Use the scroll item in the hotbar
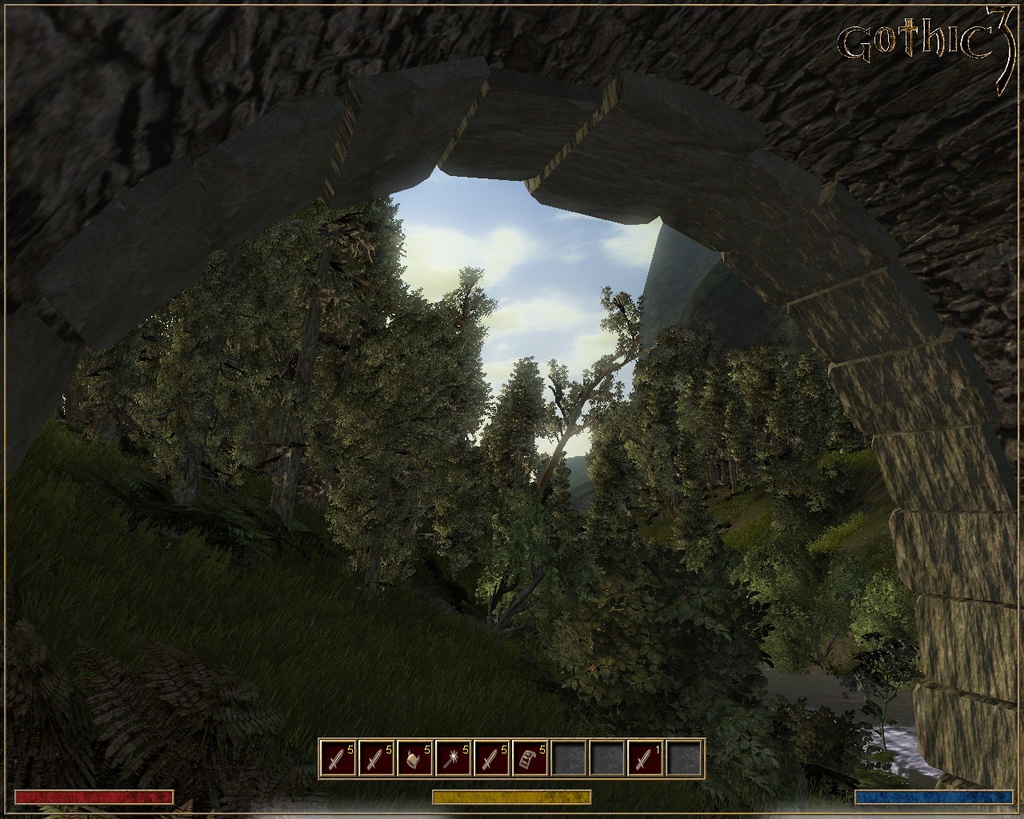This screenshot has width=1024, height=819. point(530,759)
